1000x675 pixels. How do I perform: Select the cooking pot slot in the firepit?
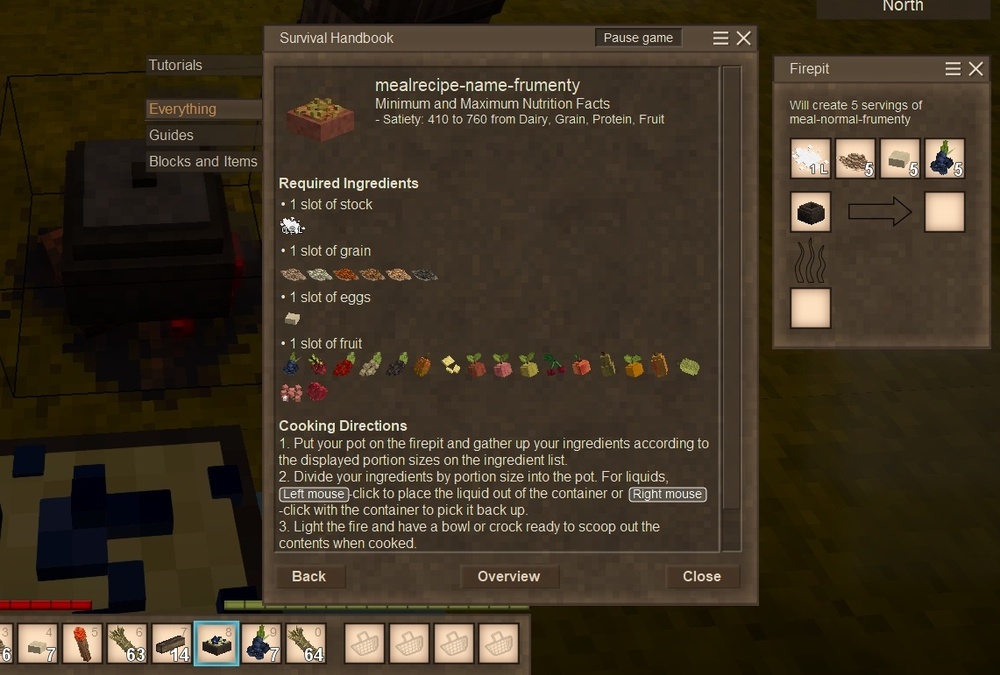[810, 212]
